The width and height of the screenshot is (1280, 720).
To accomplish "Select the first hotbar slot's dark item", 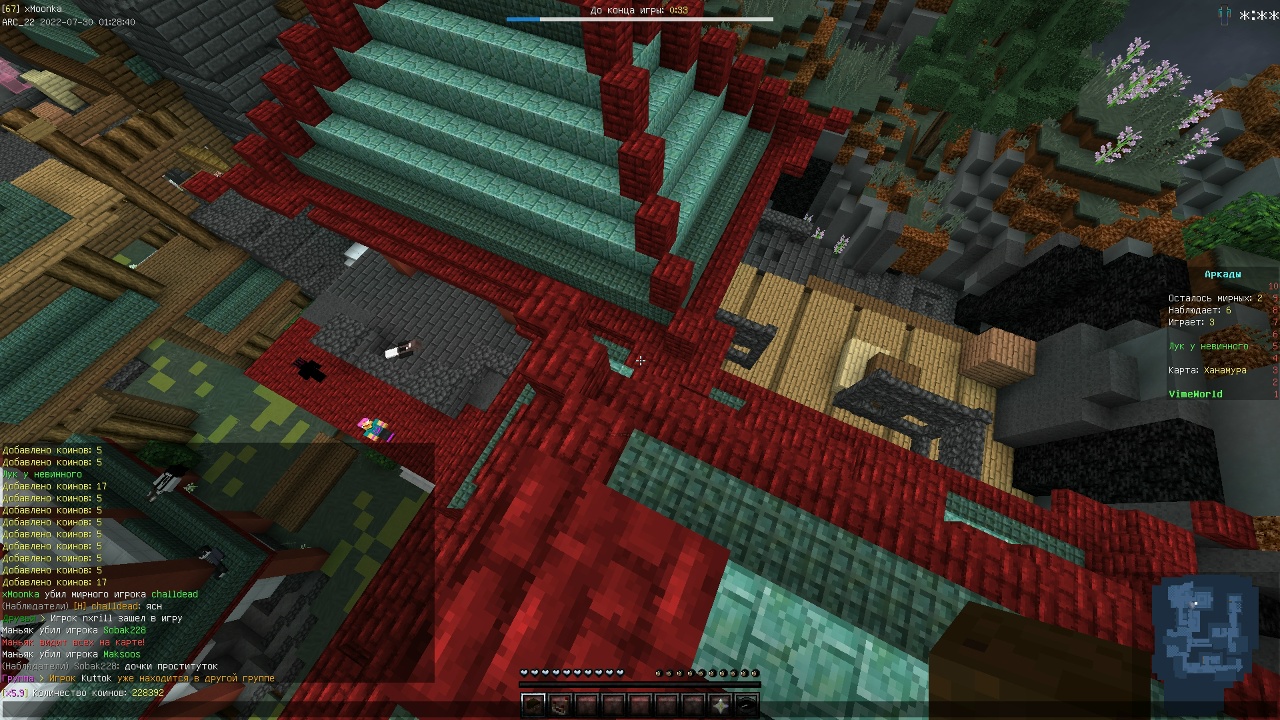I will (x=533, y=705).
